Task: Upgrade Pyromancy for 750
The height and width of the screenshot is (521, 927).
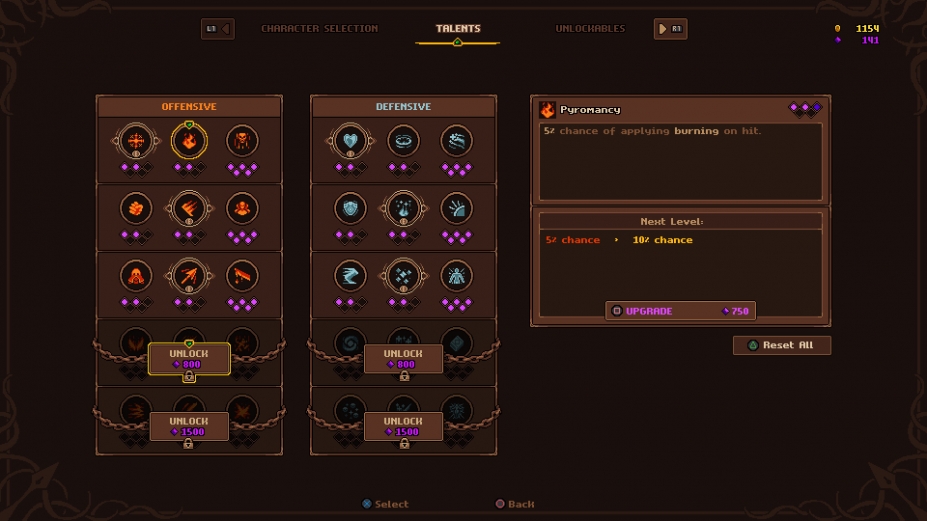Action: [x=680, y=311]
